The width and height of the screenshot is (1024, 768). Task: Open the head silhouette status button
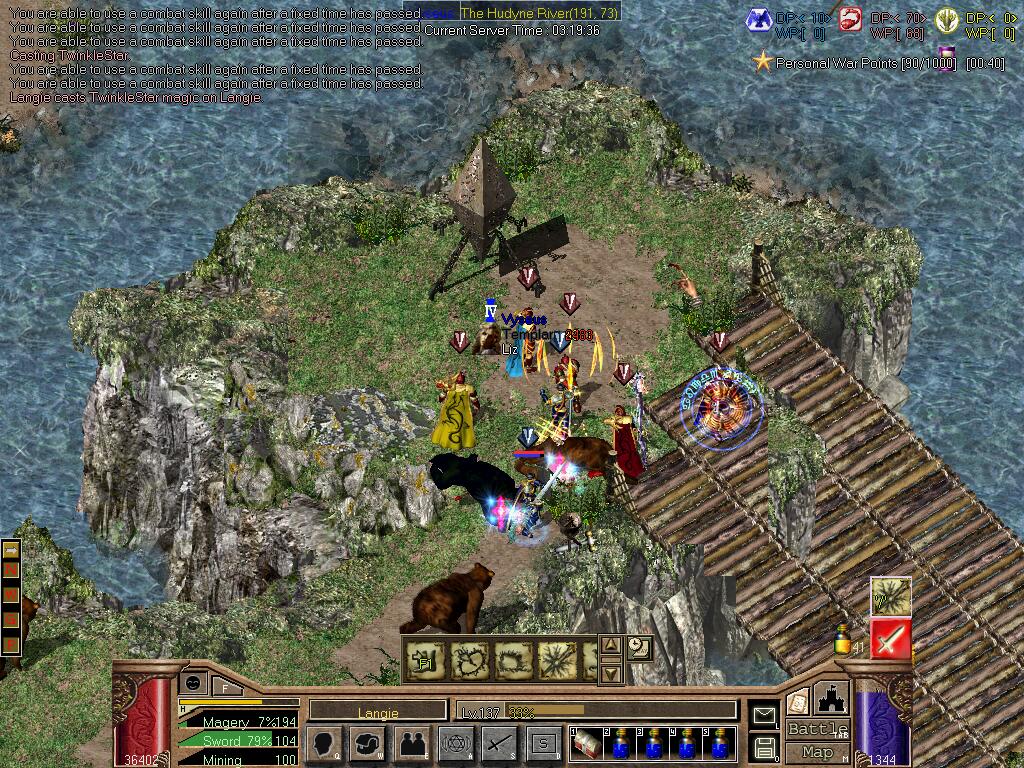[x=323, y=743]
